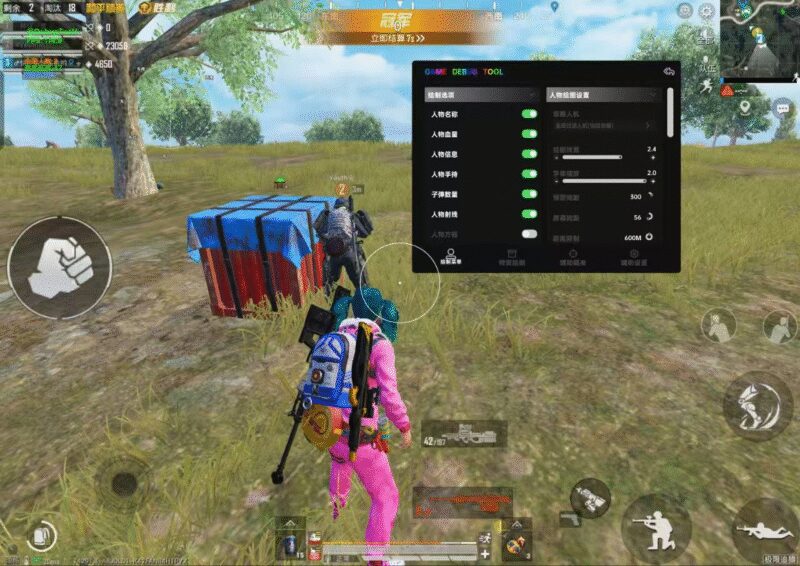Switch to the pistol sidearm icon
The height and width of the screenshot is (566, 800).
tap(568, 519)
